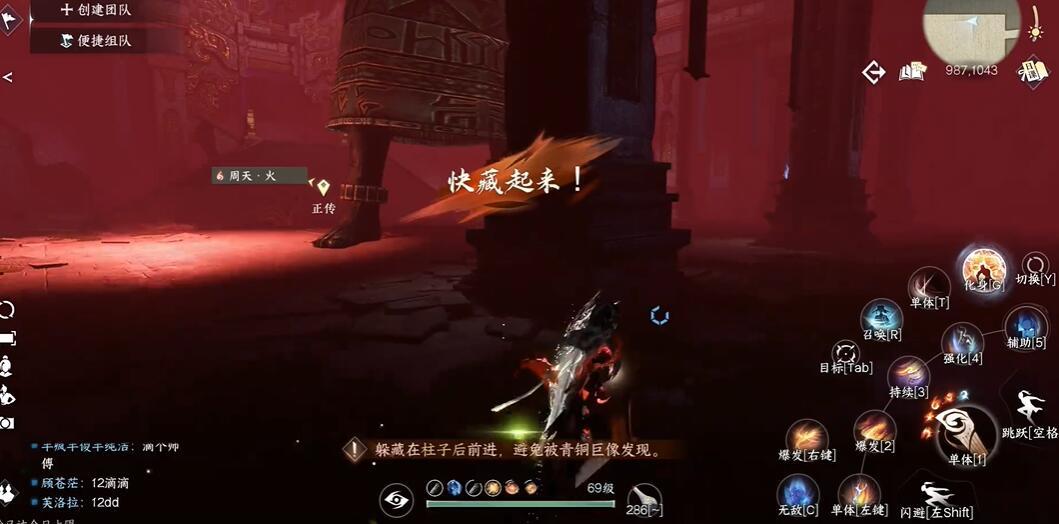Tap the 跳跃 jump button

tap(1029, 410)
